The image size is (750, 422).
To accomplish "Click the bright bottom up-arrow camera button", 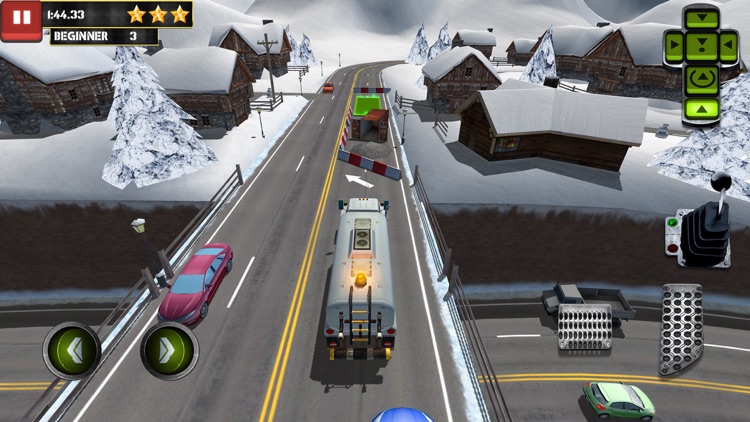I will [x=701, y=107].
